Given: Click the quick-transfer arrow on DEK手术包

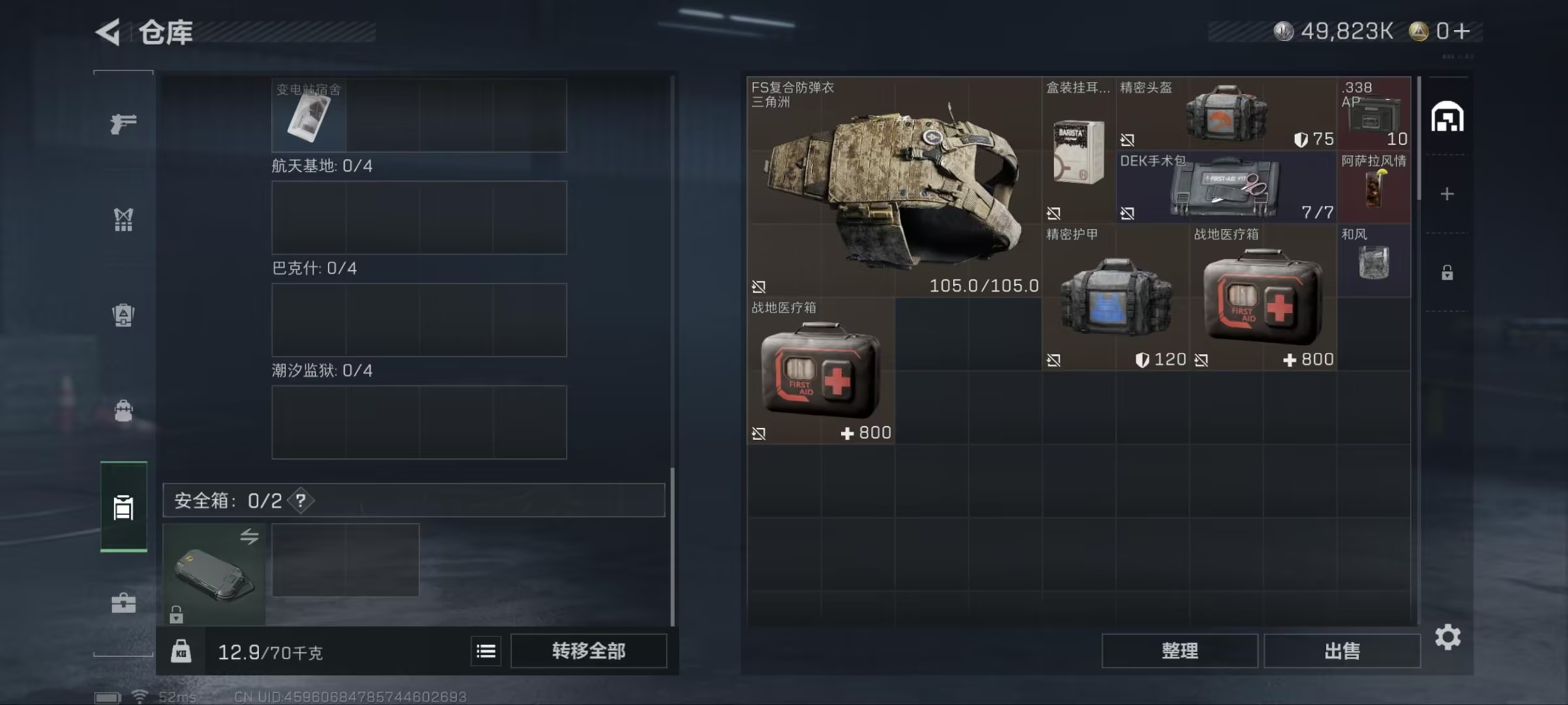Looking at the screenshot, I should 1129,214.
